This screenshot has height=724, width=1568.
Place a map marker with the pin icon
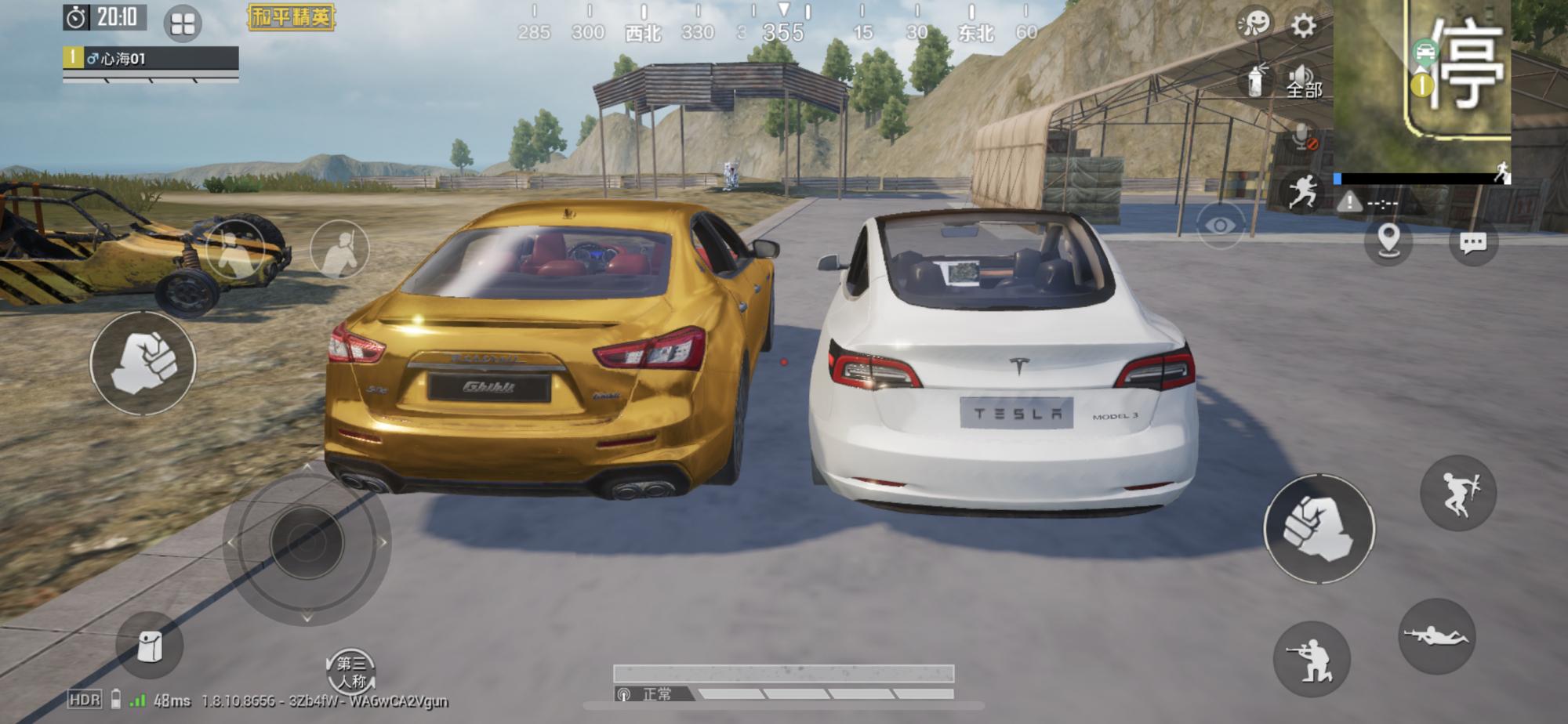(1388, 239)
